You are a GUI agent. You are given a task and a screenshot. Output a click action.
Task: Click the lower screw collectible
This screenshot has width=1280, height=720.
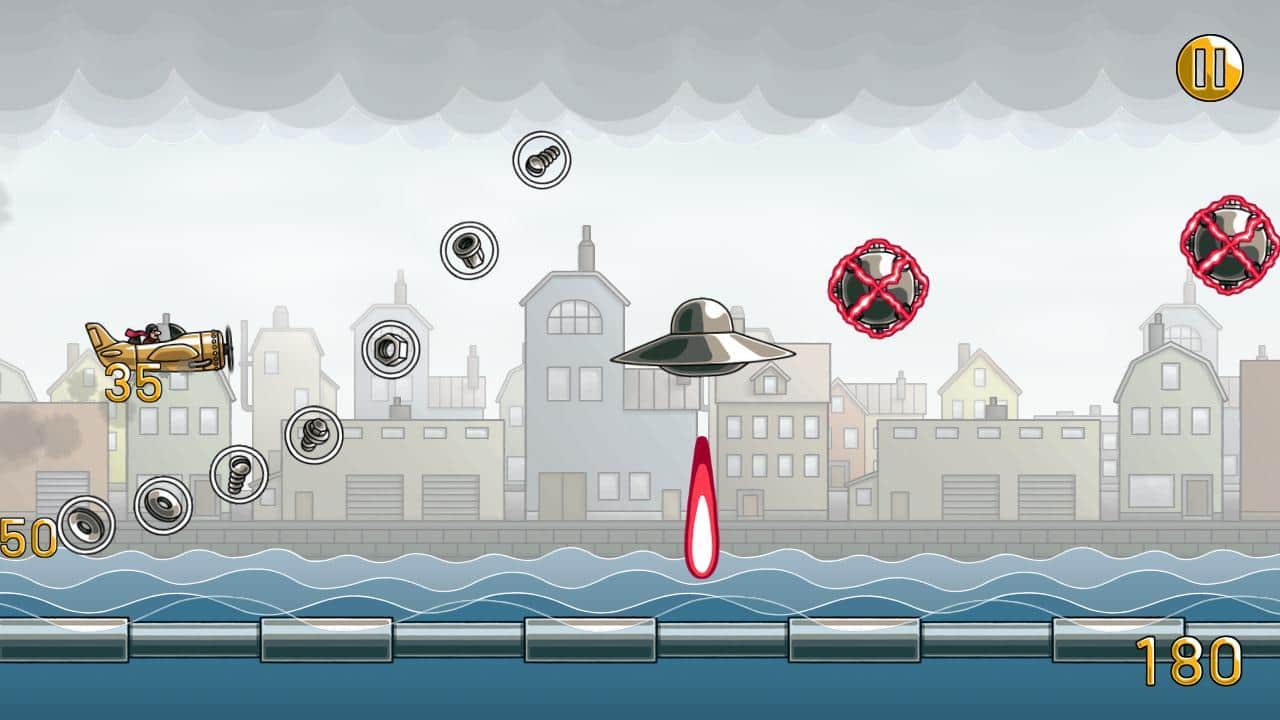pyautogui.click(x=239, y=473)
